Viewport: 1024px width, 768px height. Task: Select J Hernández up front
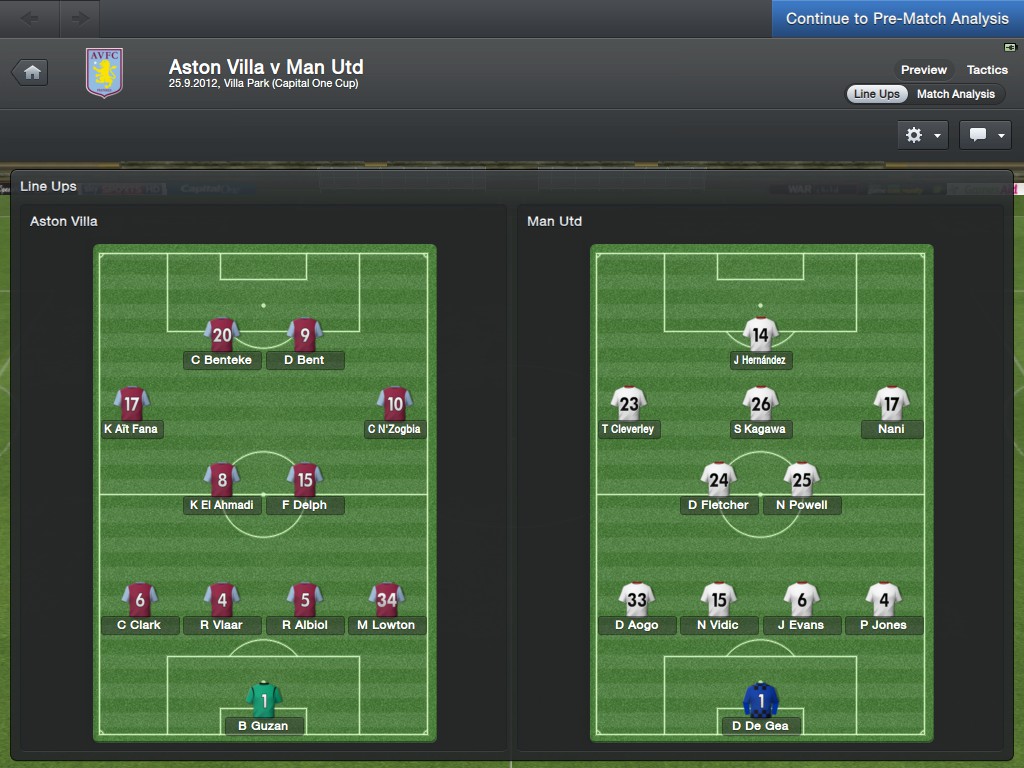[761, 344]
